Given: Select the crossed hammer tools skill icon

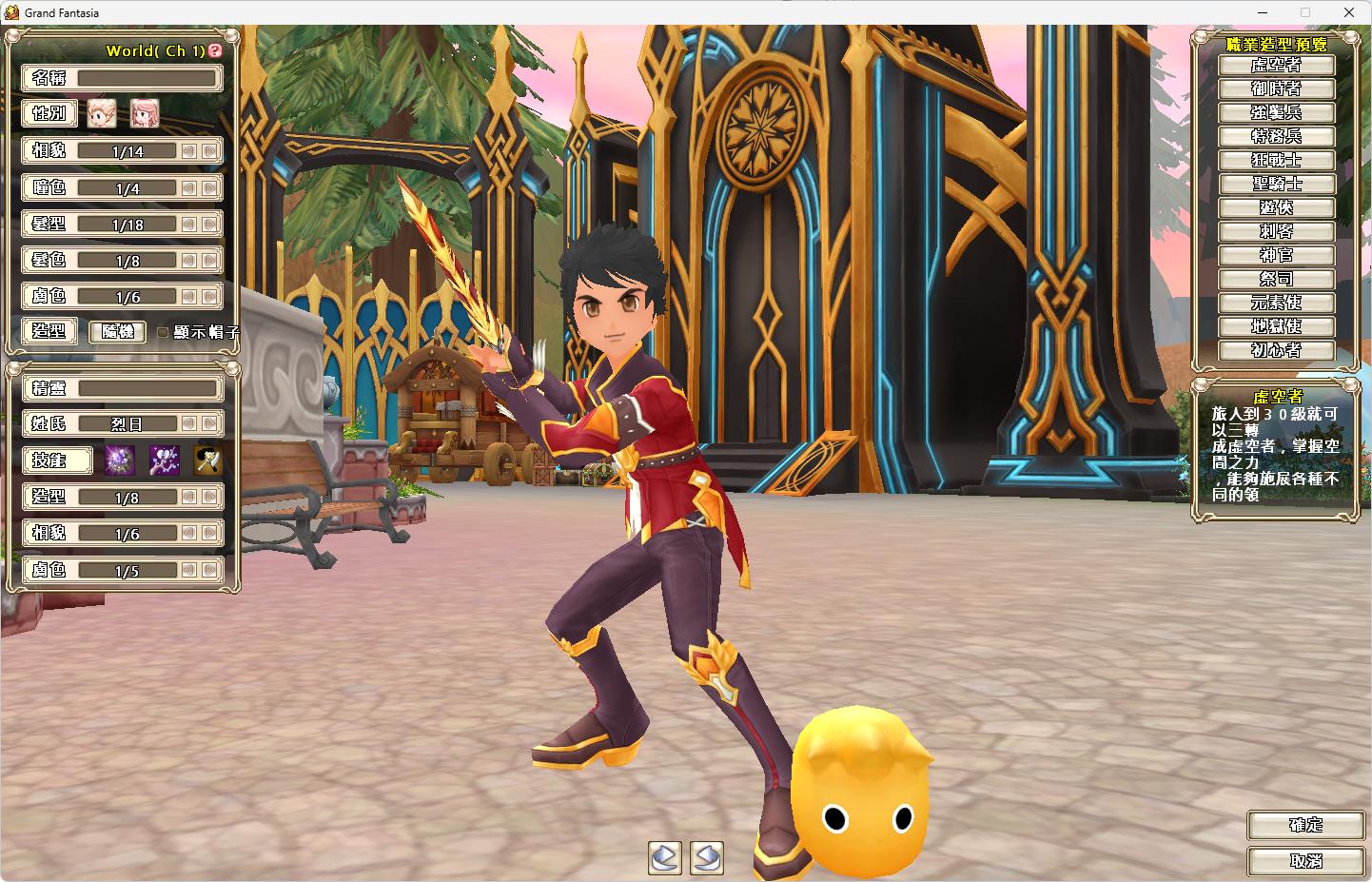Looking at the screenshot, I should pyautogui.click(x=207, y=461).
